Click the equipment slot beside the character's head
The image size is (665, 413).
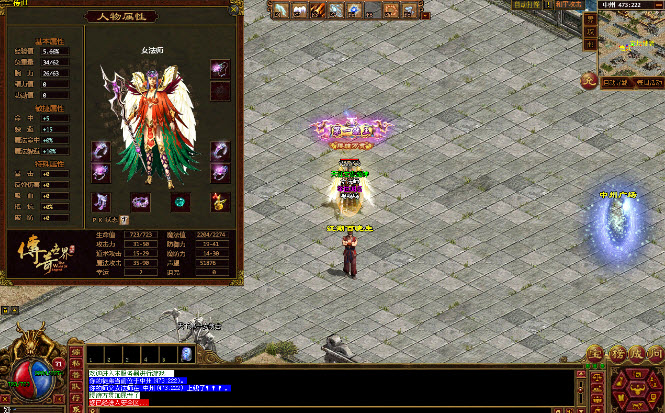point(219,69)
